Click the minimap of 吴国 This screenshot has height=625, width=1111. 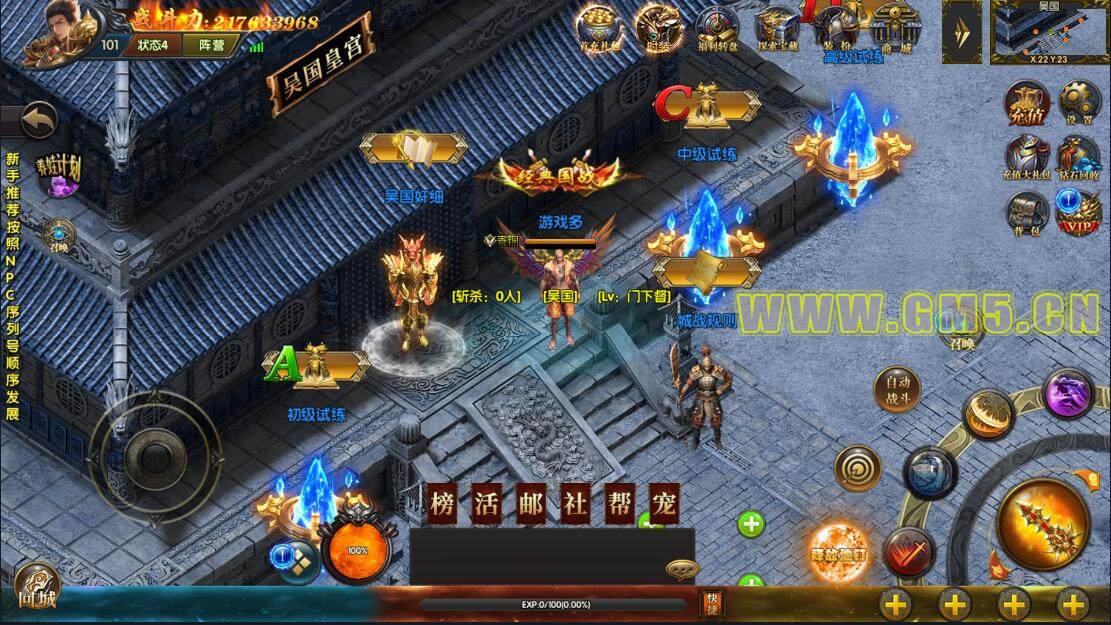[1048, 30]
